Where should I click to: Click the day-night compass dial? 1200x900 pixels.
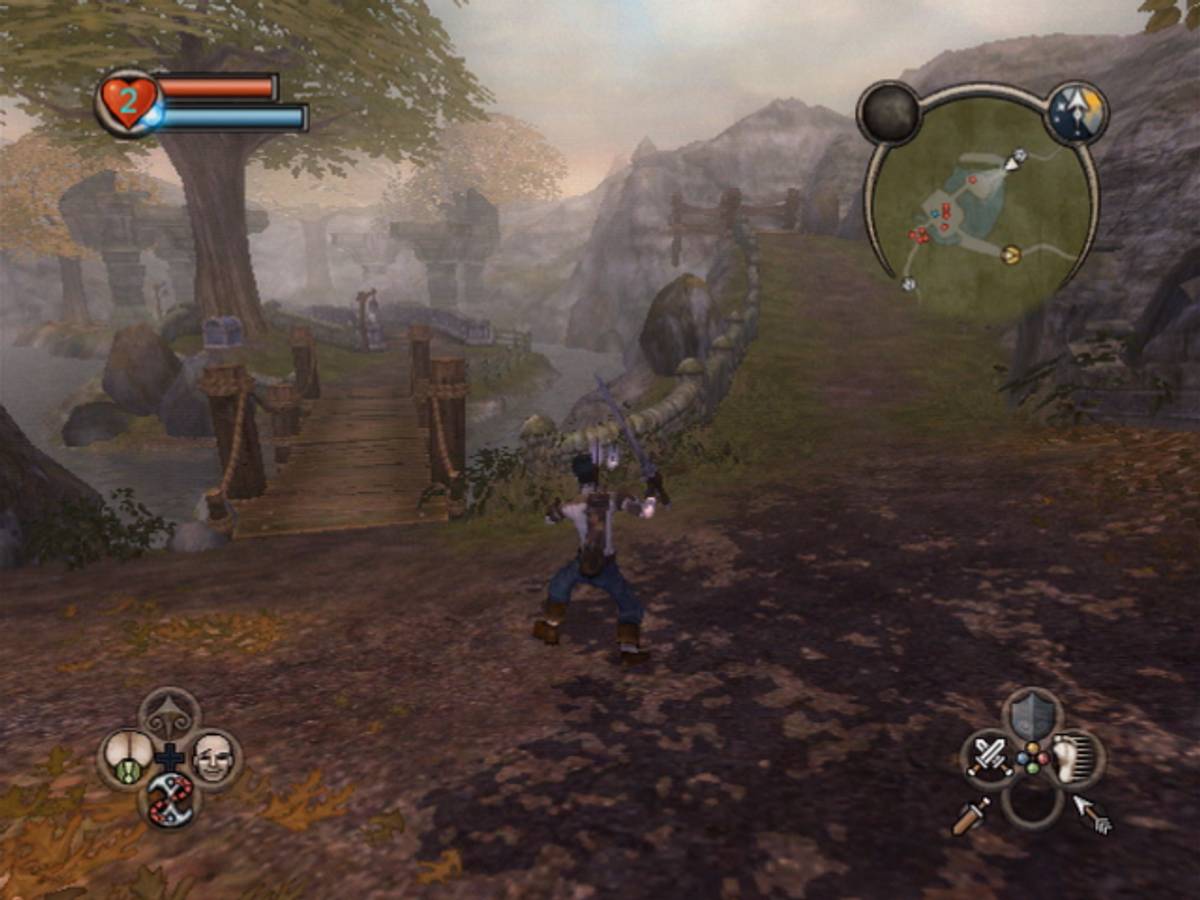click(x=1077, y=112)
